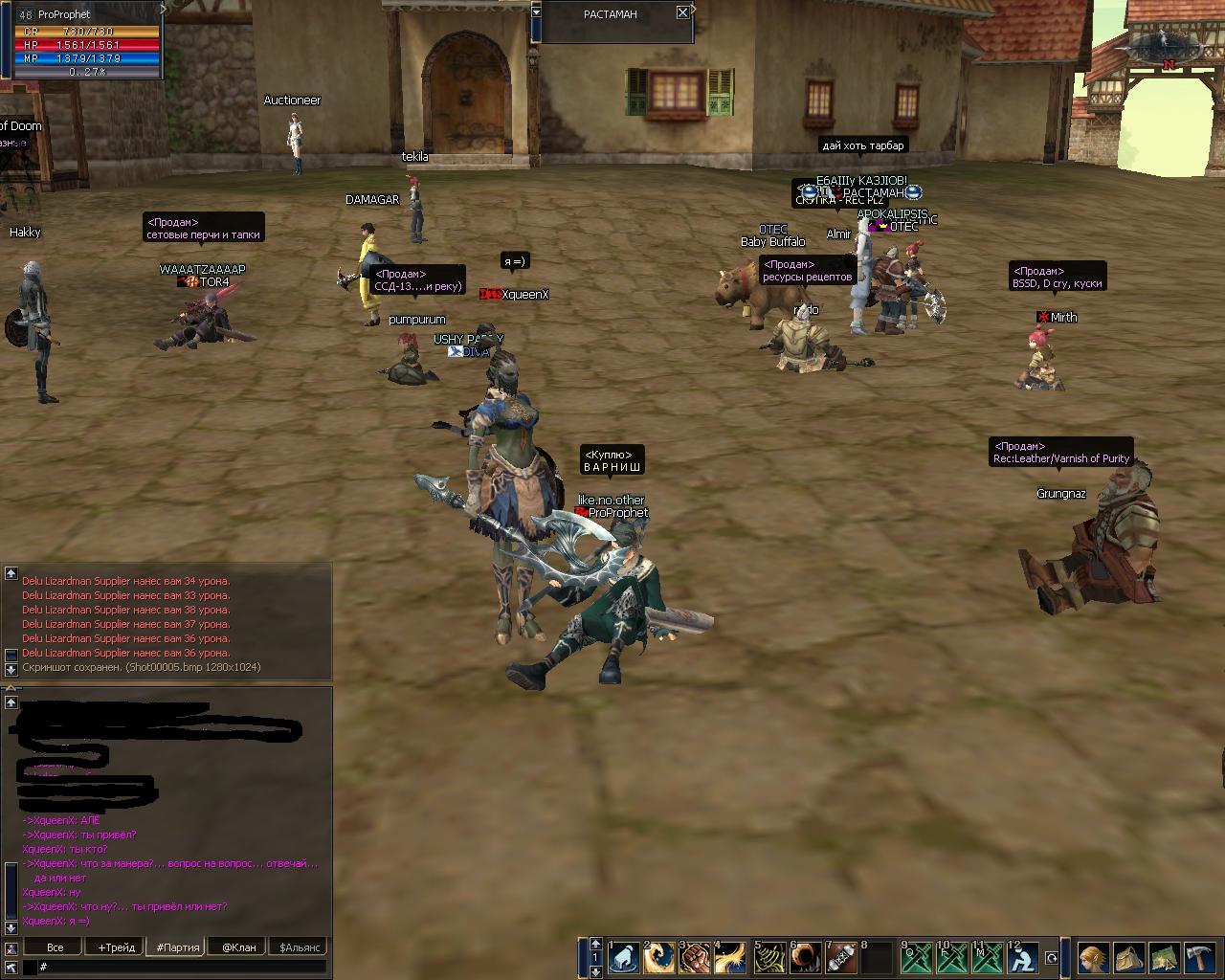Open the +Трейд chat tab
Viewport: 1225px width, 980px height.
(x=116, y=947)
